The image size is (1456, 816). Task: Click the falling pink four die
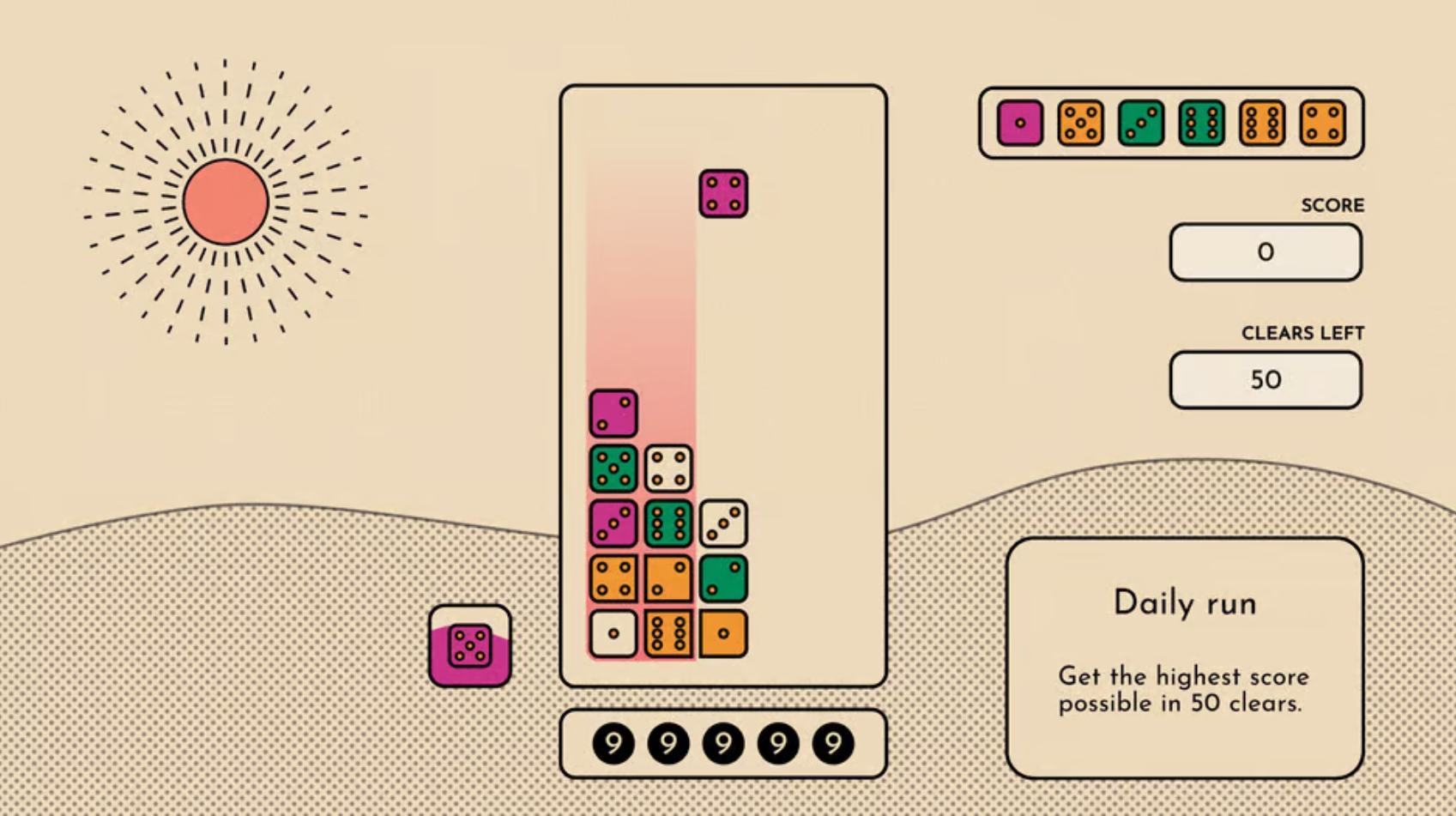point(723,194)
